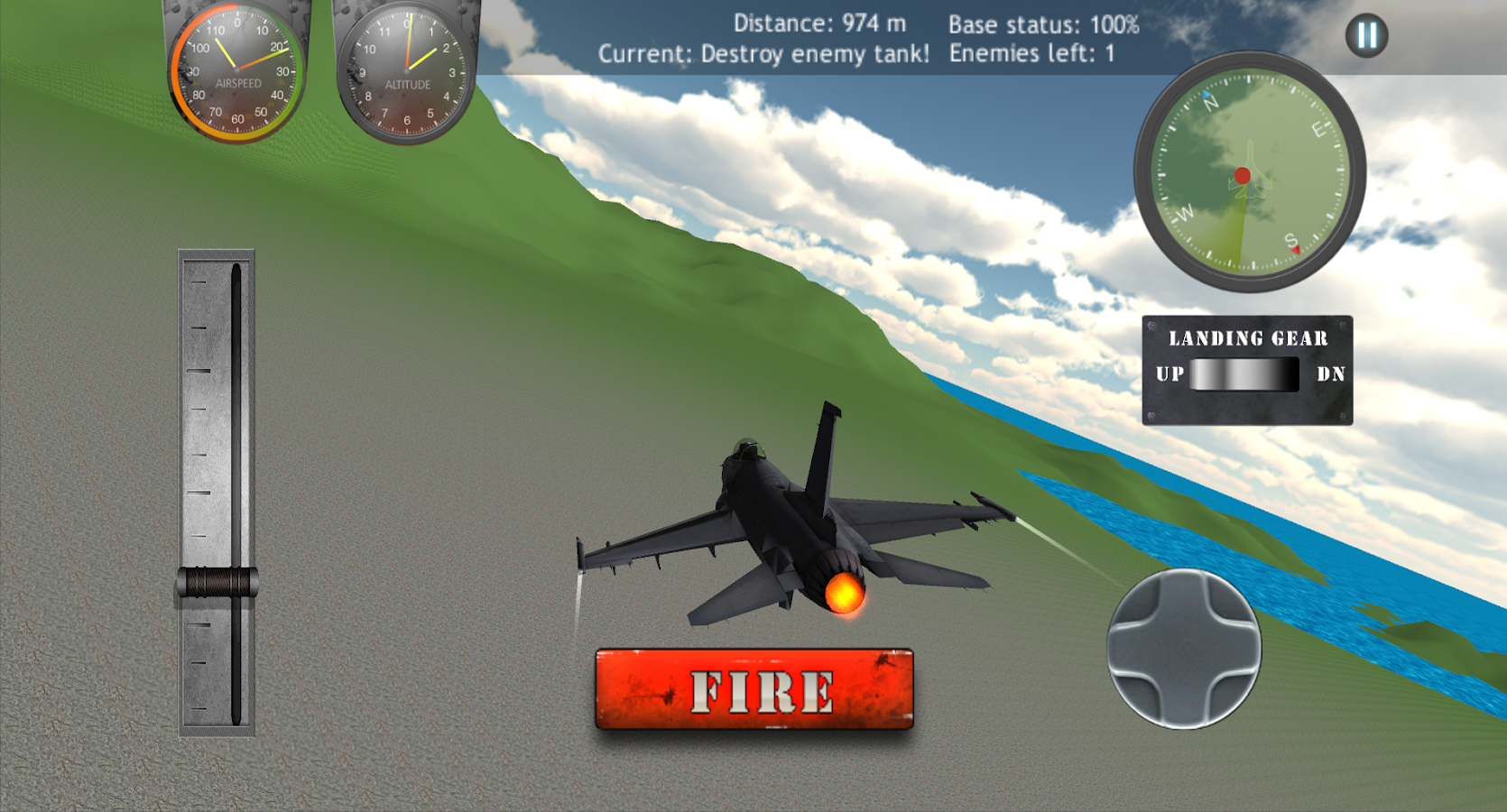Tap the Altitude gauge dial
This screenshot has width=1507, height=812.
click(408, 70)
